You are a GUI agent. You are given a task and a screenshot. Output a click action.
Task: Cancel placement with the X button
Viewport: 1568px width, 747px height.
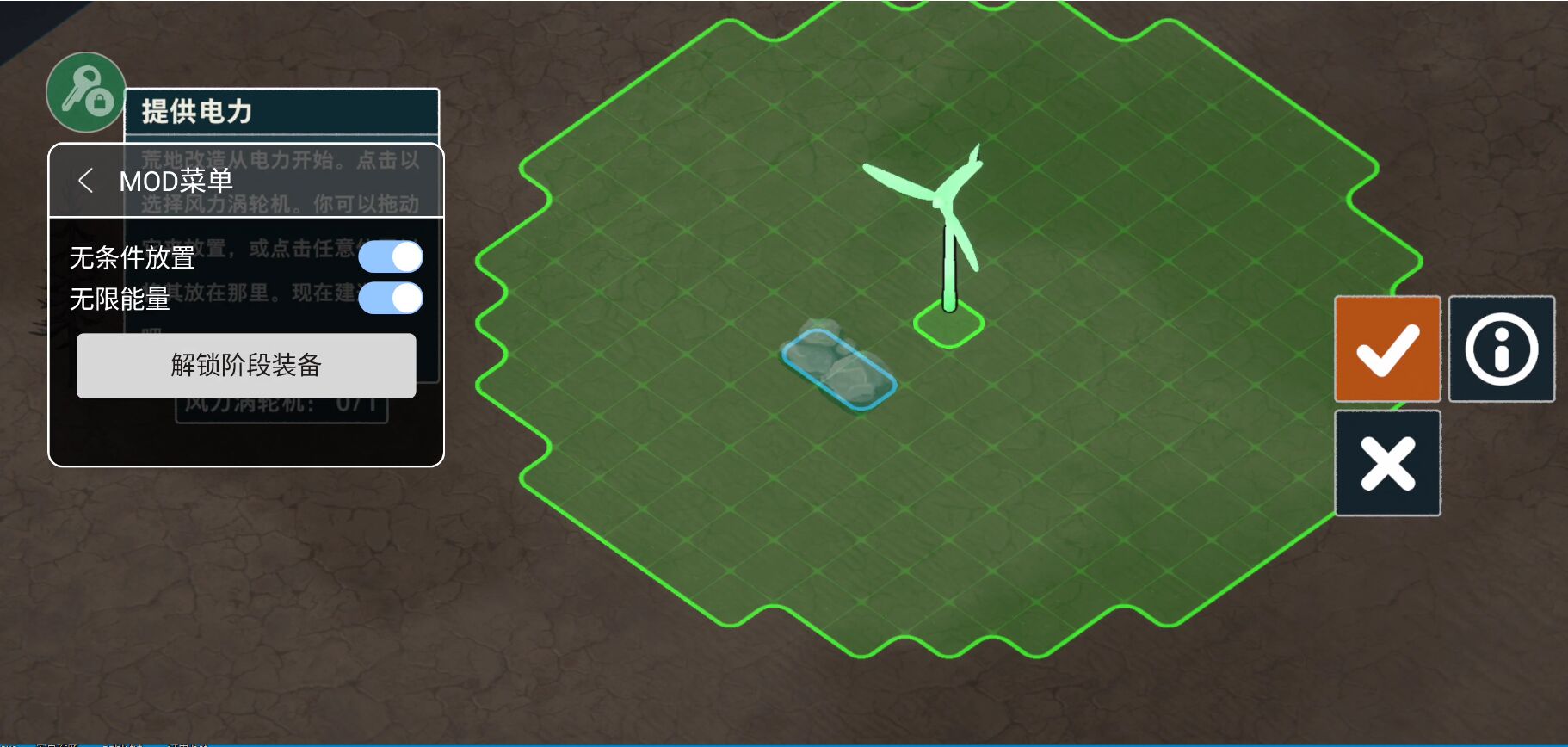1387,463
